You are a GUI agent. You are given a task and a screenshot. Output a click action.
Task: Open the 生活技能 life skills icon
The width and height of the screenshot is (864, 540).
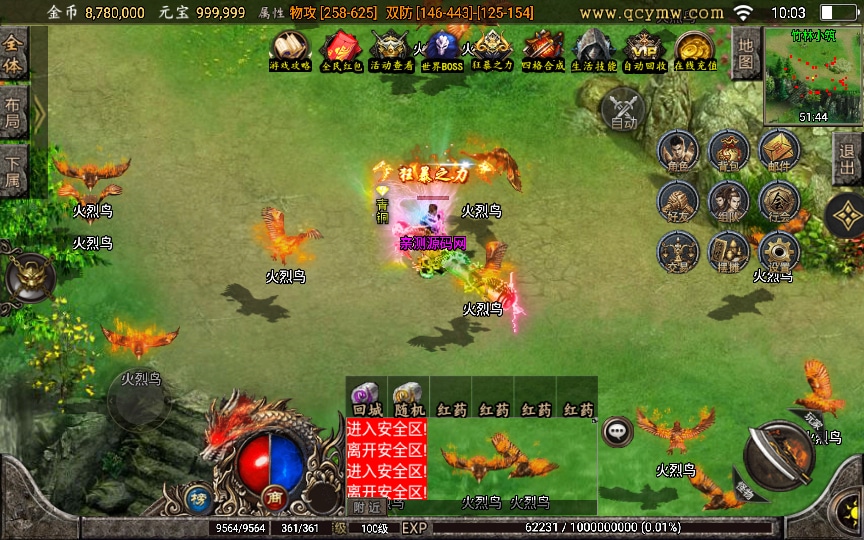coord(594,51)
